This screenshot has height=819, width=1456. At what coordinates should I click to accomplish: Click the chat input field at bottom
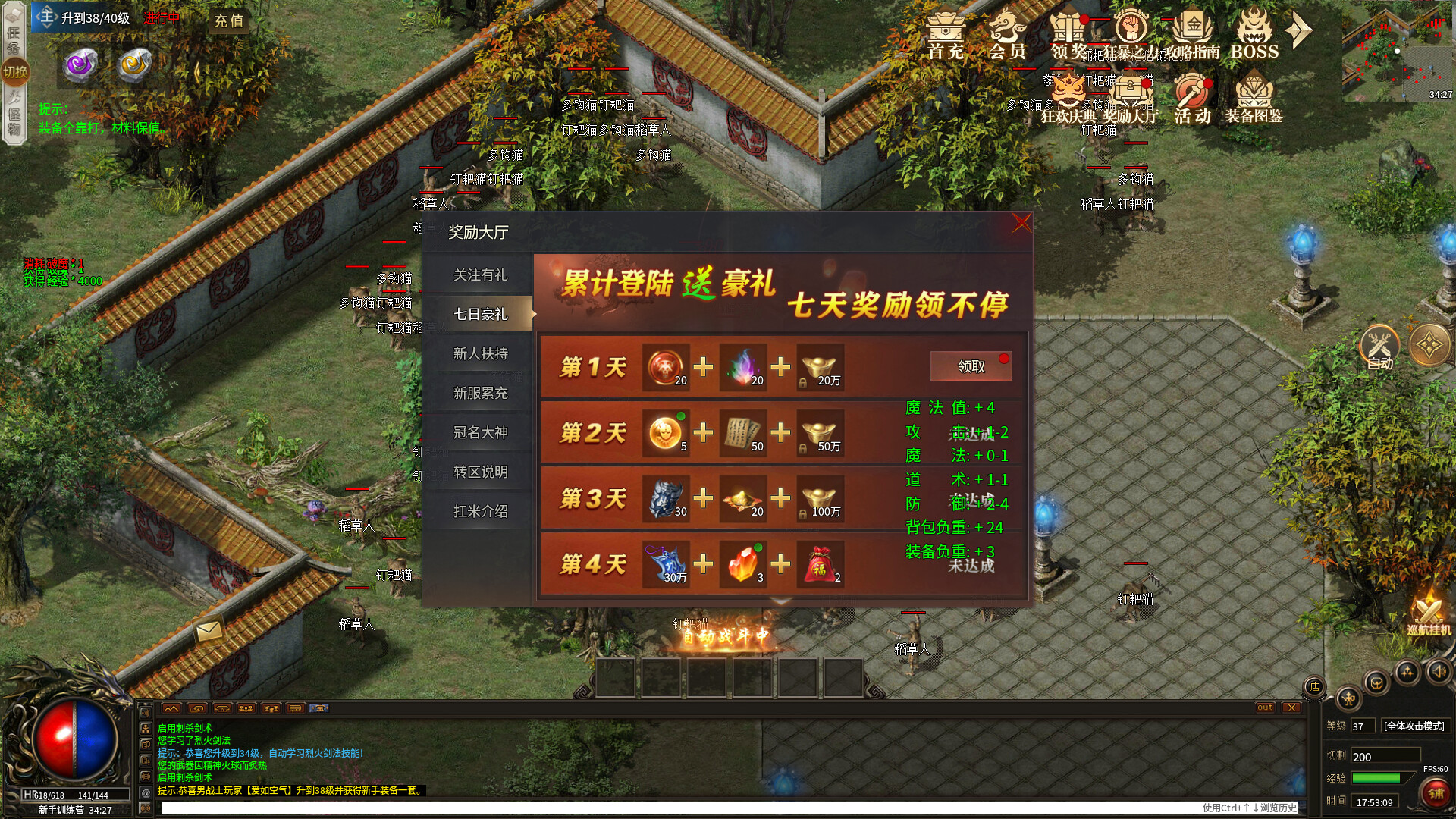[531, 805]
